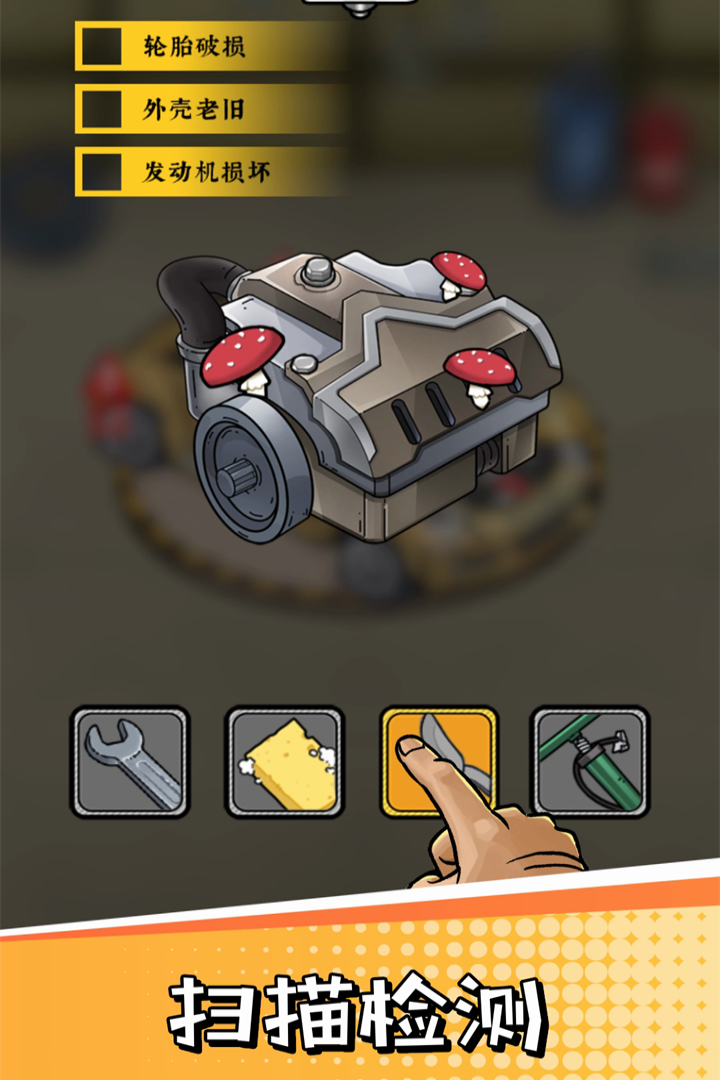Screen dimensions: 720x1080
Task: Choose the yellow sponge tool
Action: 285,763
